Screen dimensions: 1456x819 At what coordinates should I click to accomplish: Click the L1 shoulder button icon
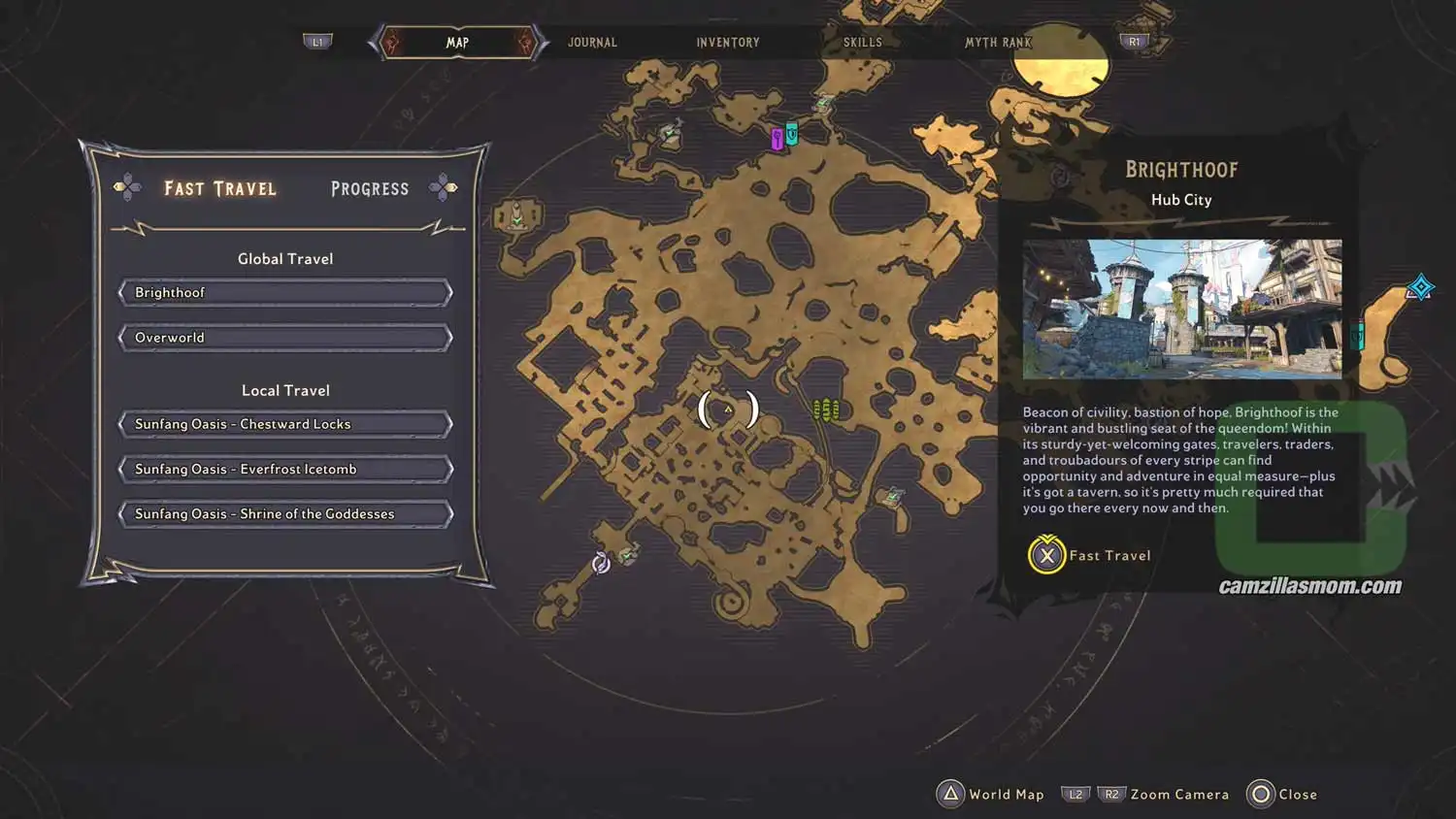[x=318, y=41]
